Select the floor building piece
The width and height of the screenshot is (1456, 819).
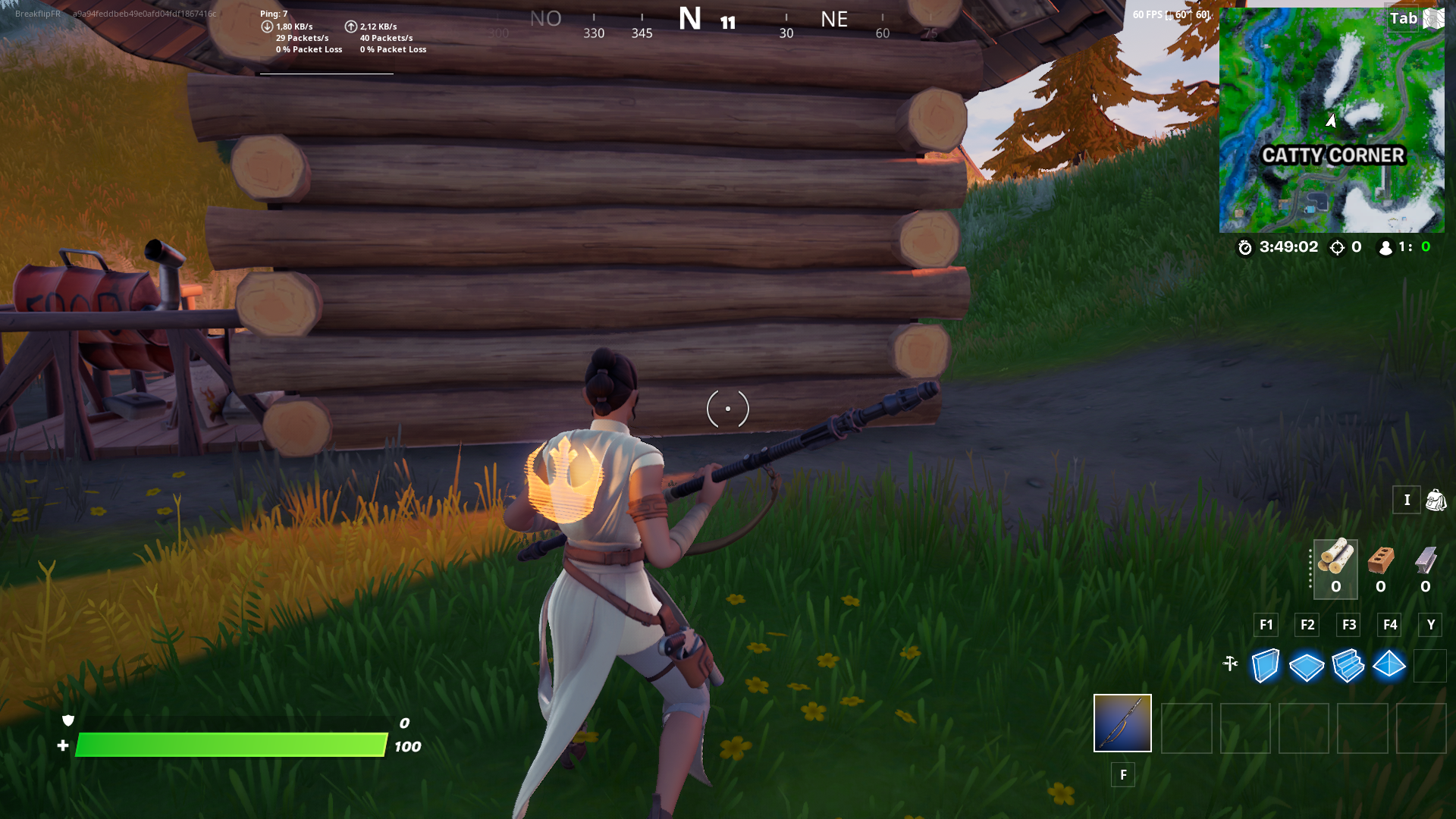[1307, 667]
